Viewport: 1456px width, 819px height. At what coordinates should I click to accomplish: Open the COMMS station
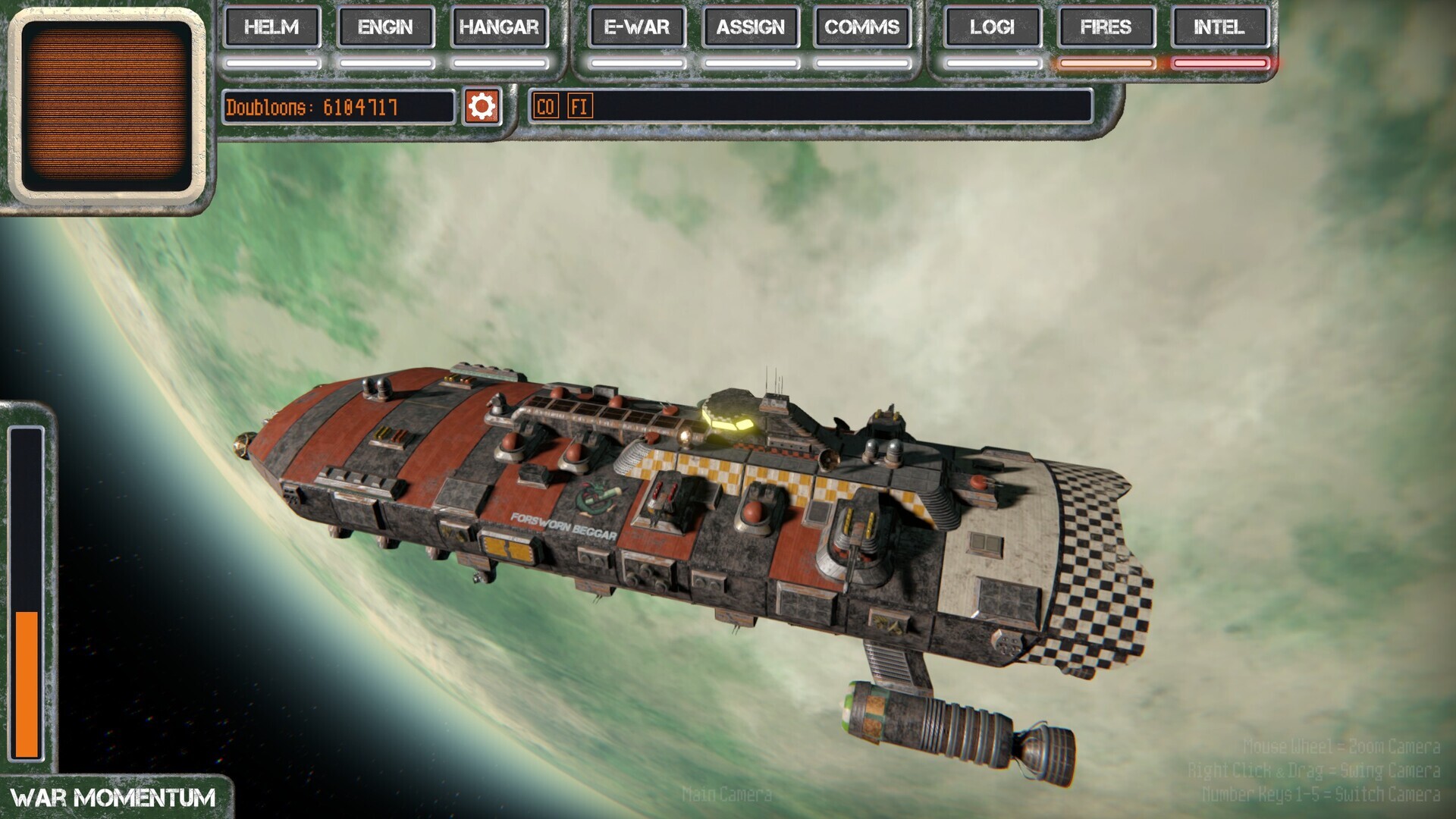coord(862,27)
